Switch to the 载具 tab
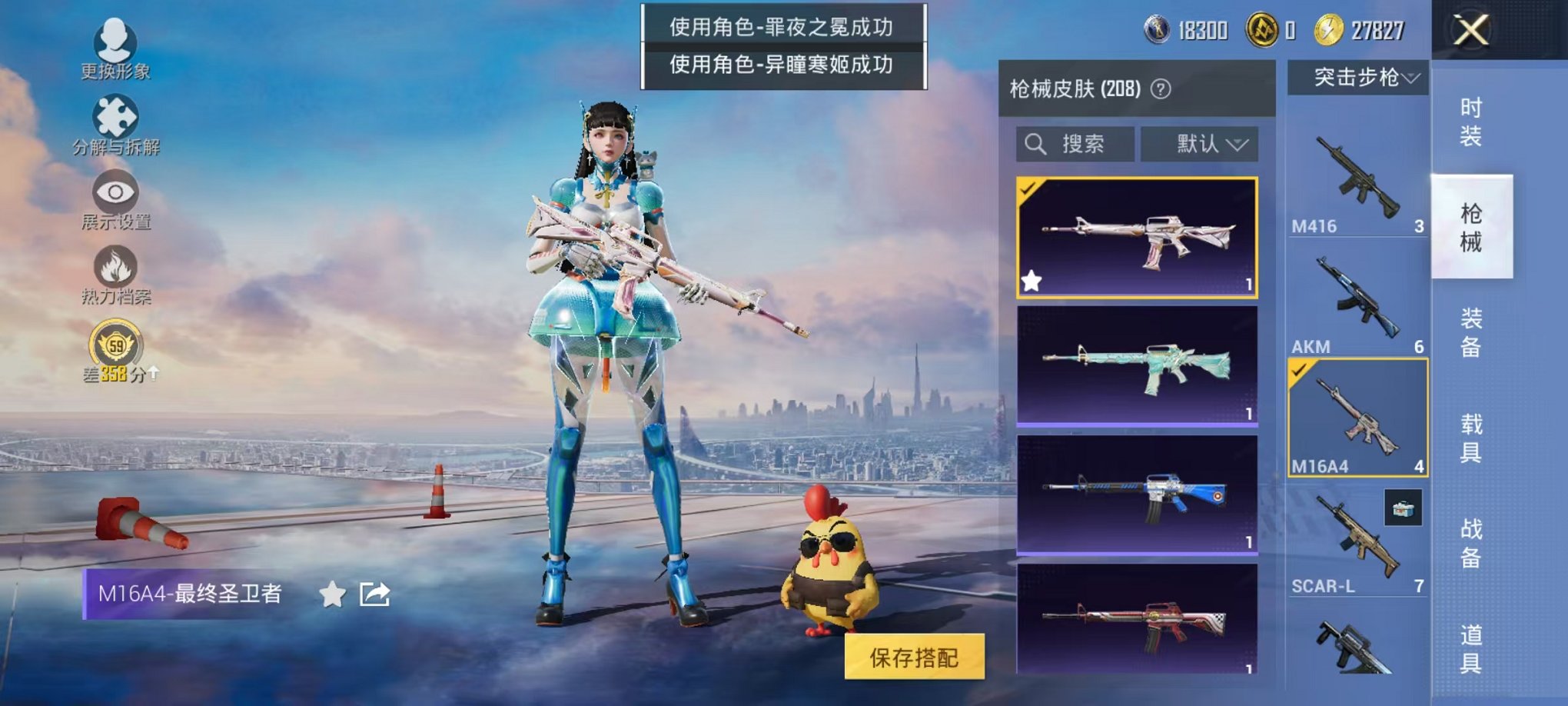 click(1471, 438)
